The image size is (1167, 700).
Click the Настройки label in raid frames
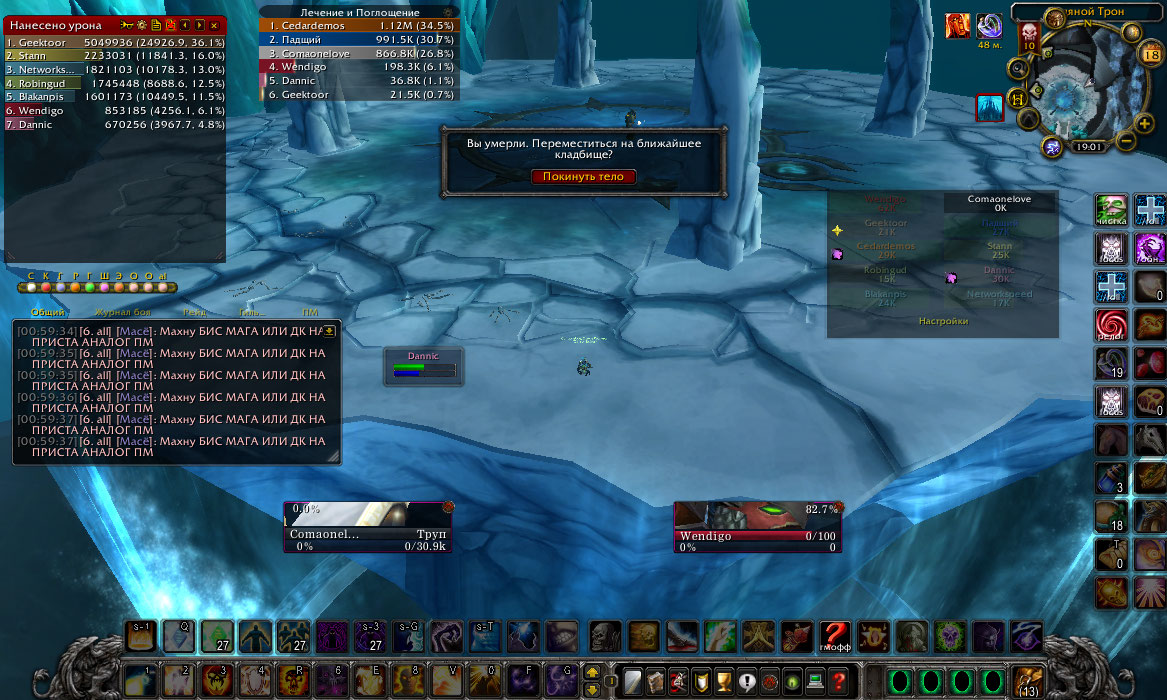pyautogui.click(x=943, y=321)
